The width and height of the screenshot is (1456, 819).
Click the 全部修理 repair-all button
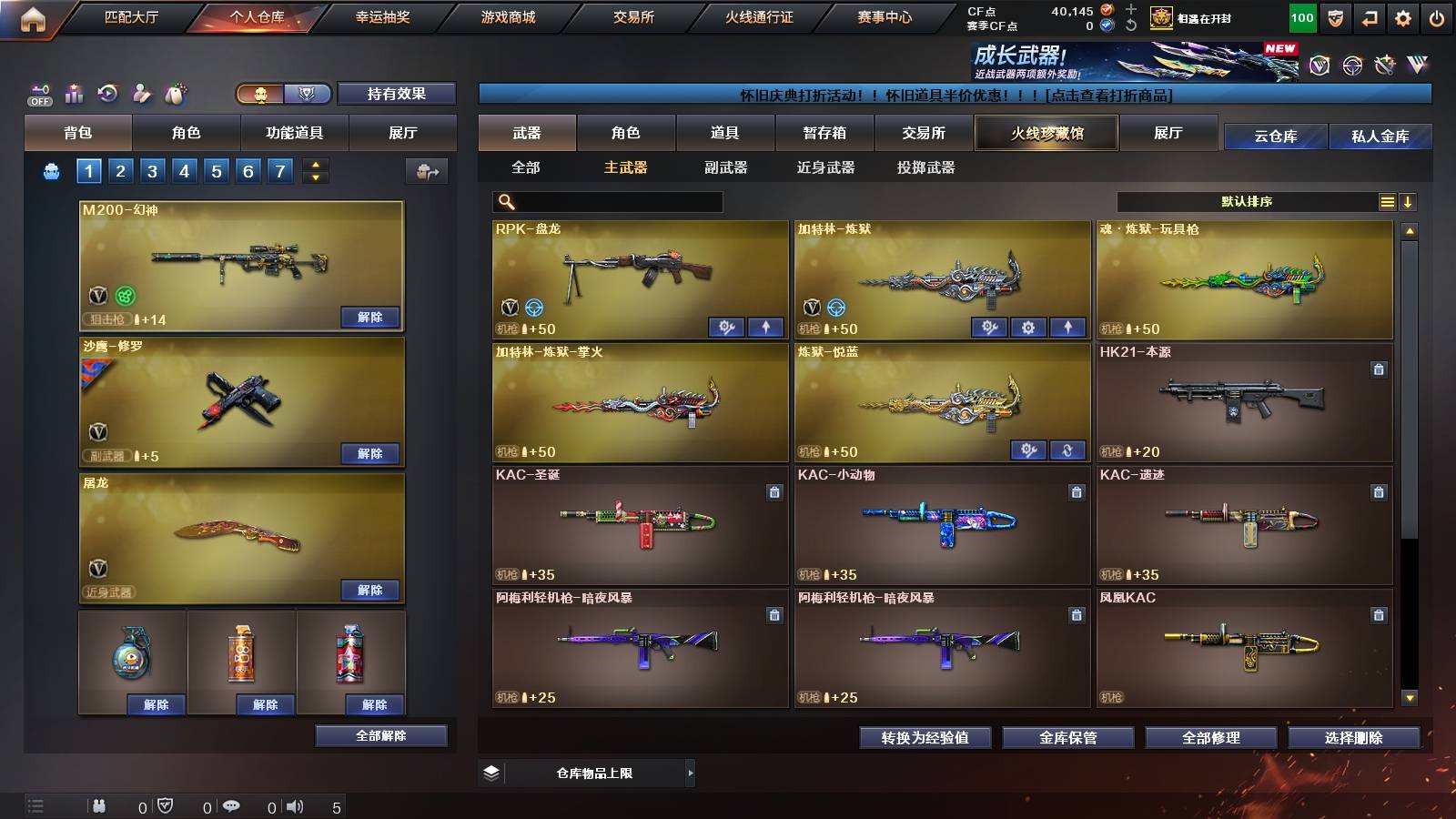point(1211,738)
